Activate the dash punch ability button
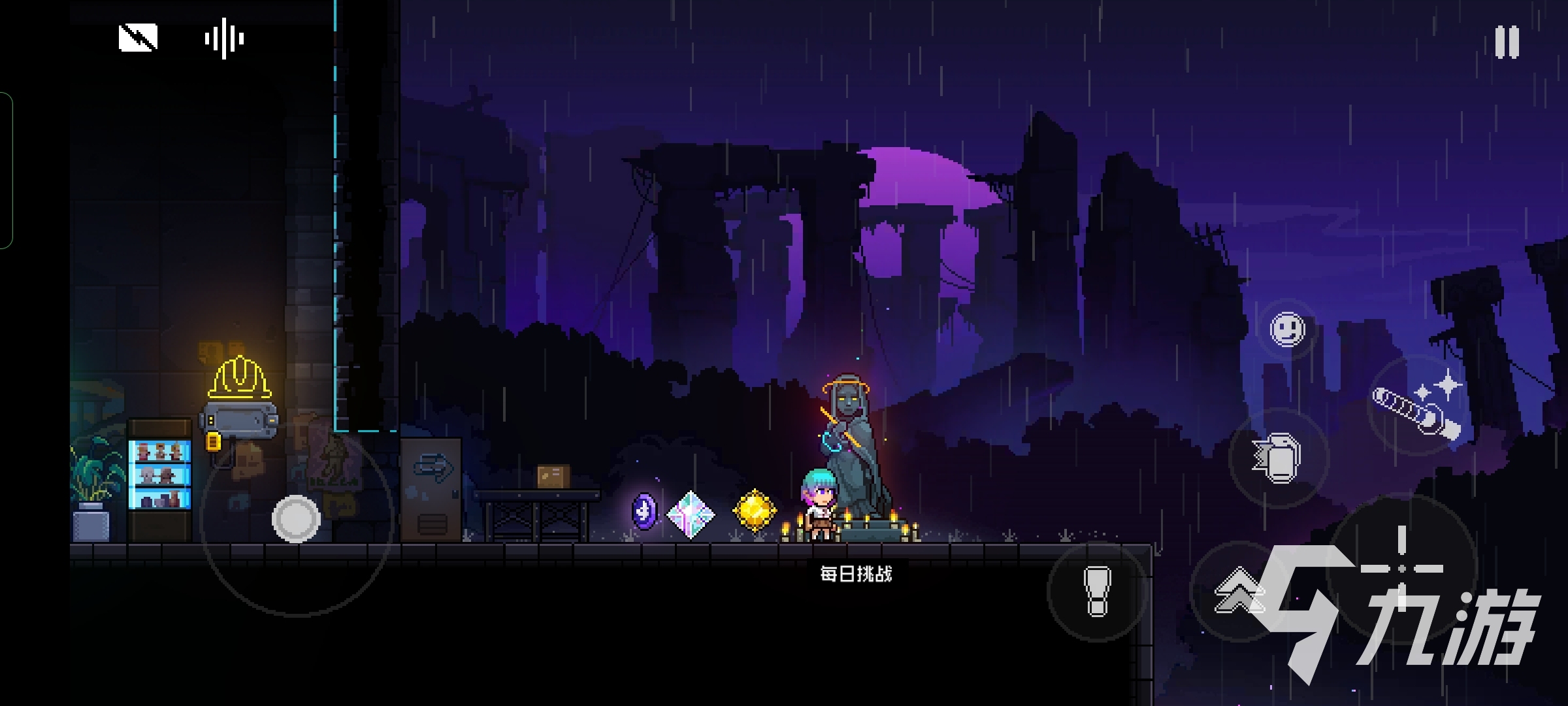 coord(1279,458)
